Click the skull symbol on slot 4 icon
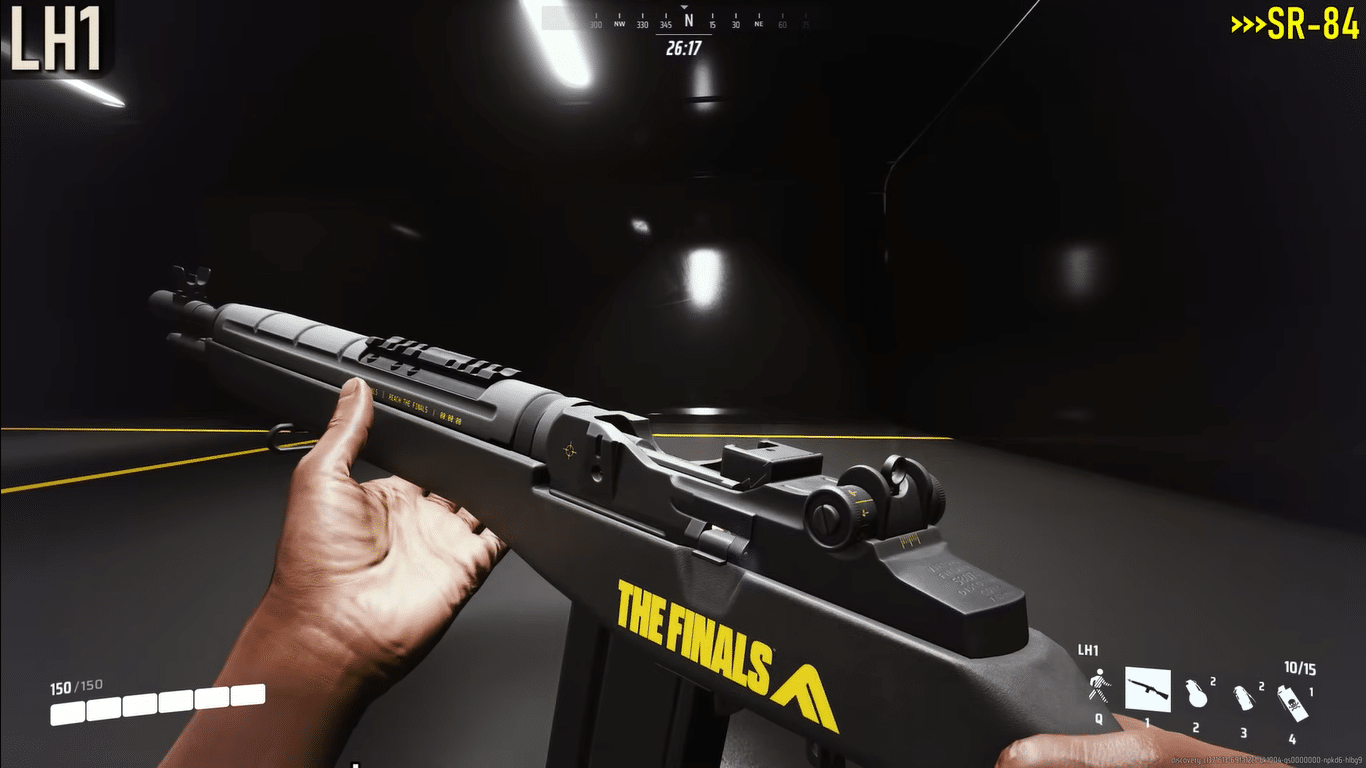Image resolution: width=1366 pixels, height=768 pixels. [1293, 703]
